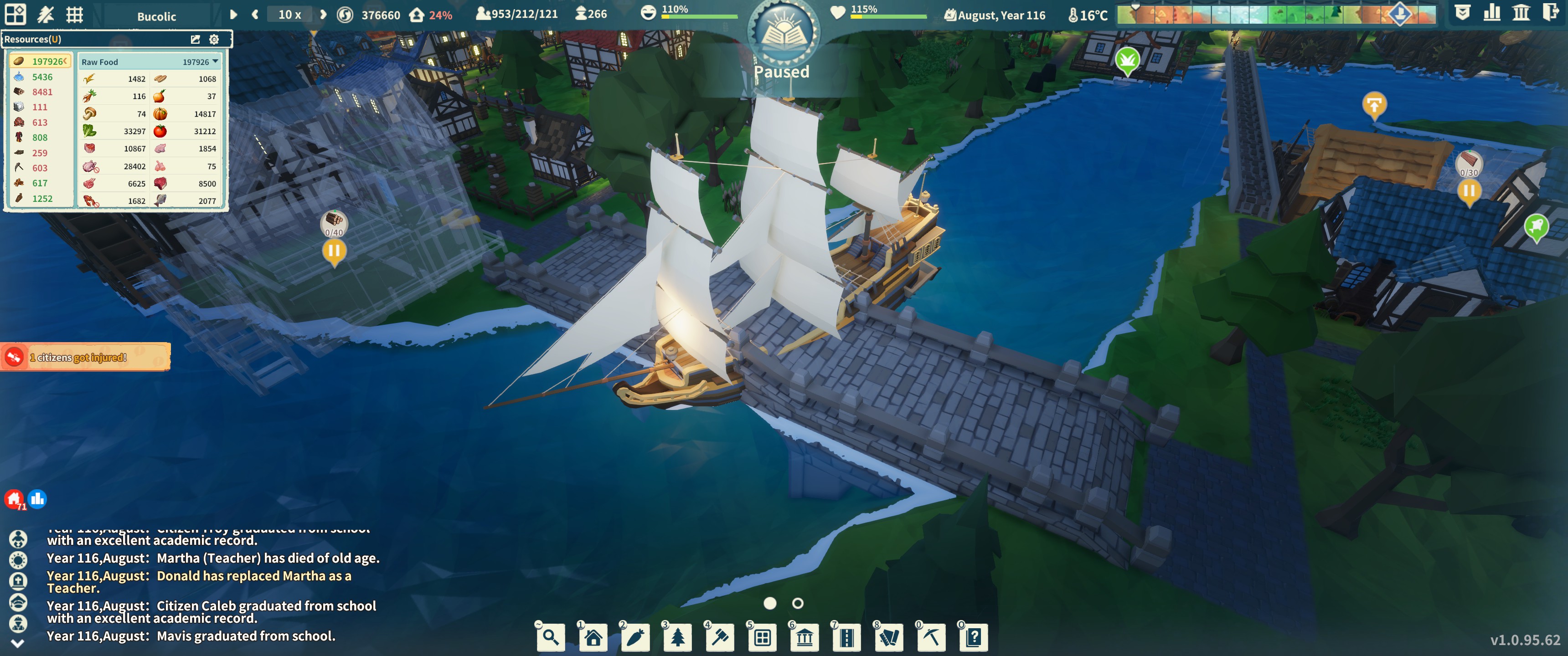
Task: Open the red house alert showing 71
Action: point(14,500)
